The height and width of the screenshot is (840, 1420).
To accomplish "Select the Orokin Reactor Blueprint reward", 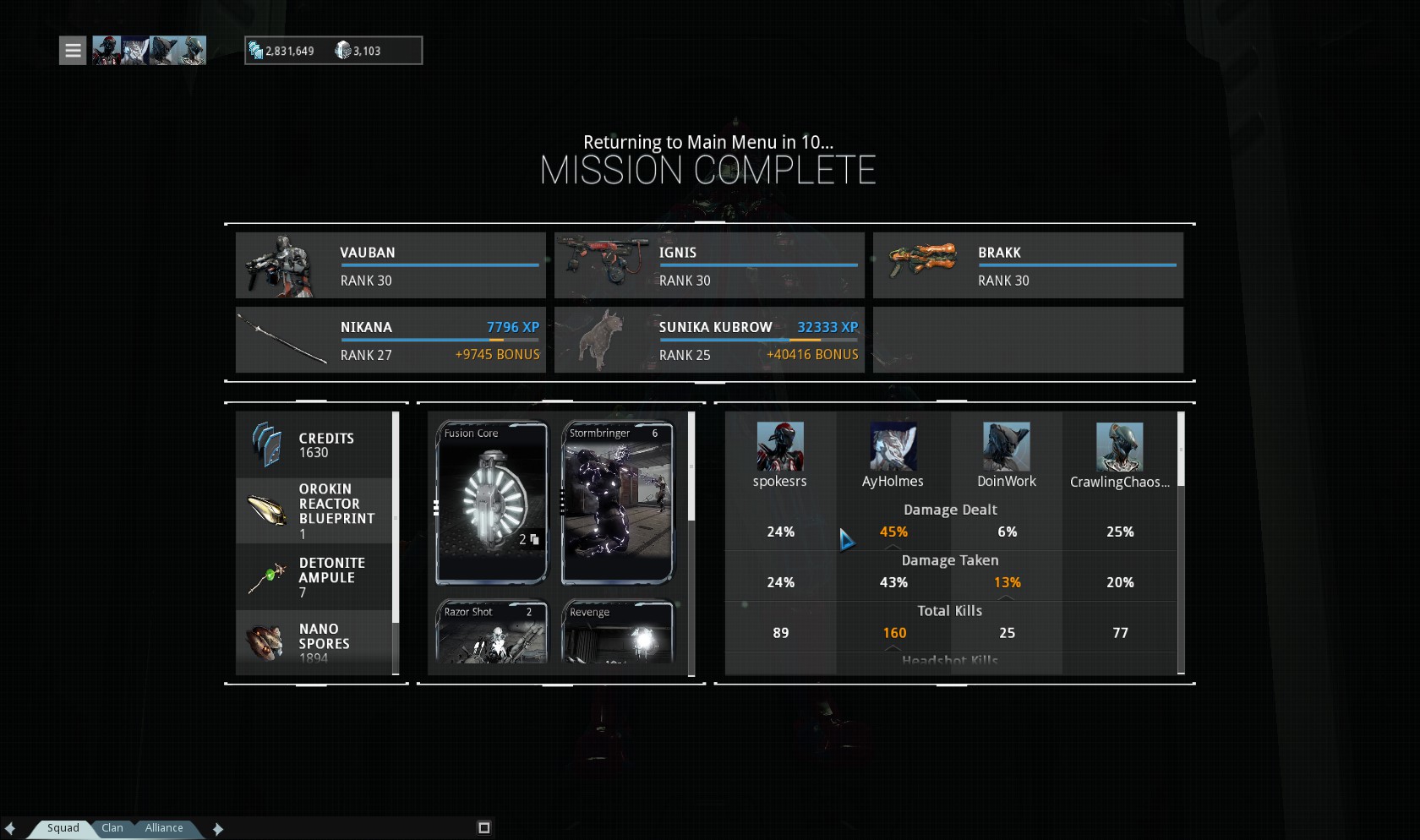I will (x=314, y=510).
